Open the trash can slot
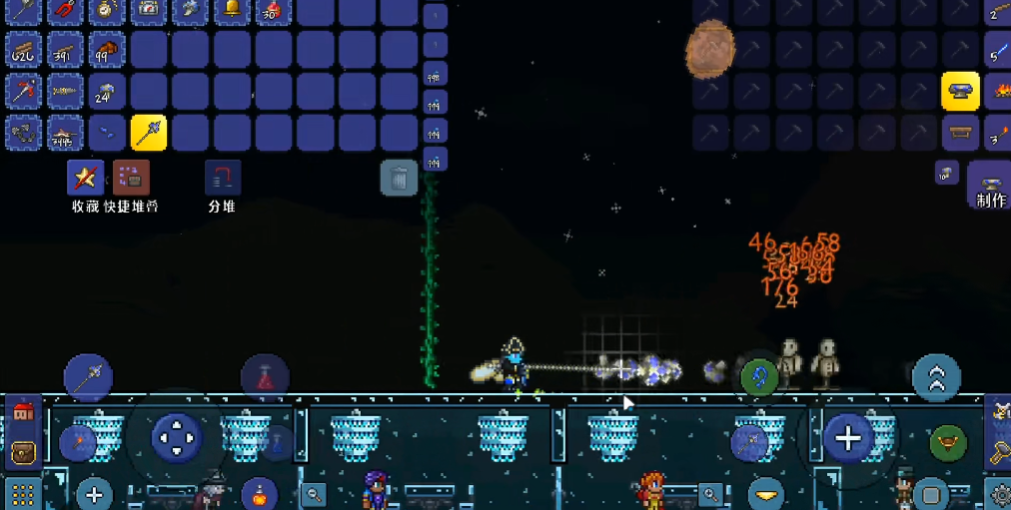This screenshot has height=510, width=1011. (398, 178)
